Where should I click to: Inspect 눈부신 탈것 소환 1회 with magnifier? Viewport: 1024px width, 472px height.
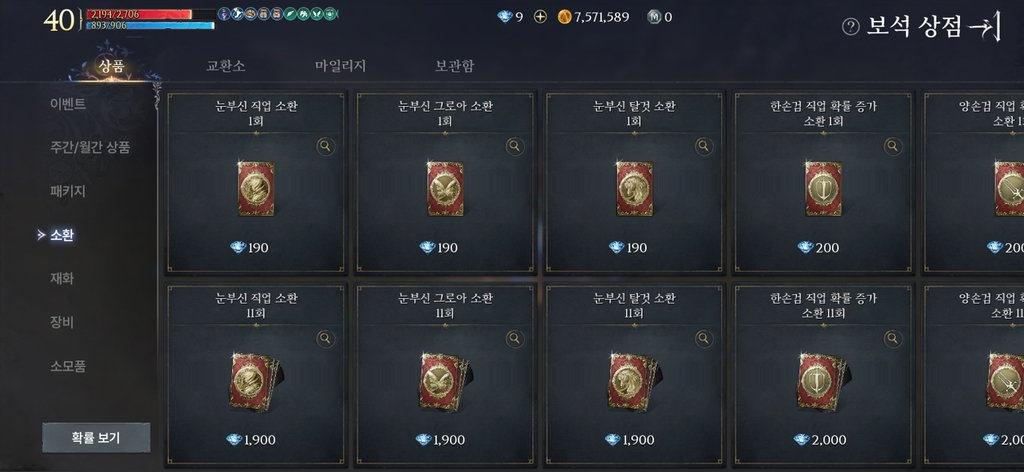tap(703, 146)
